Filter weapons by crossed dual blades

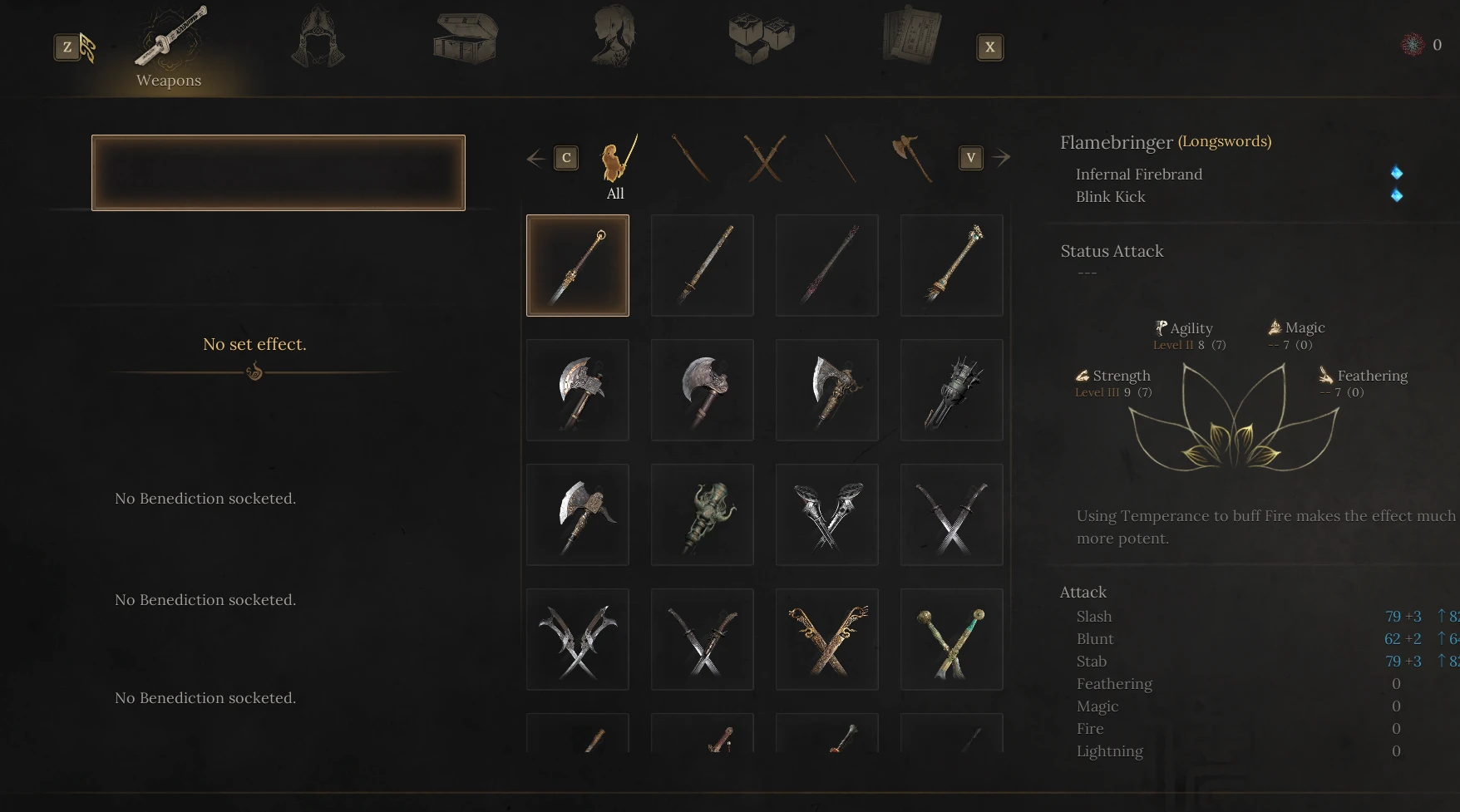click(x=765, y=158)
